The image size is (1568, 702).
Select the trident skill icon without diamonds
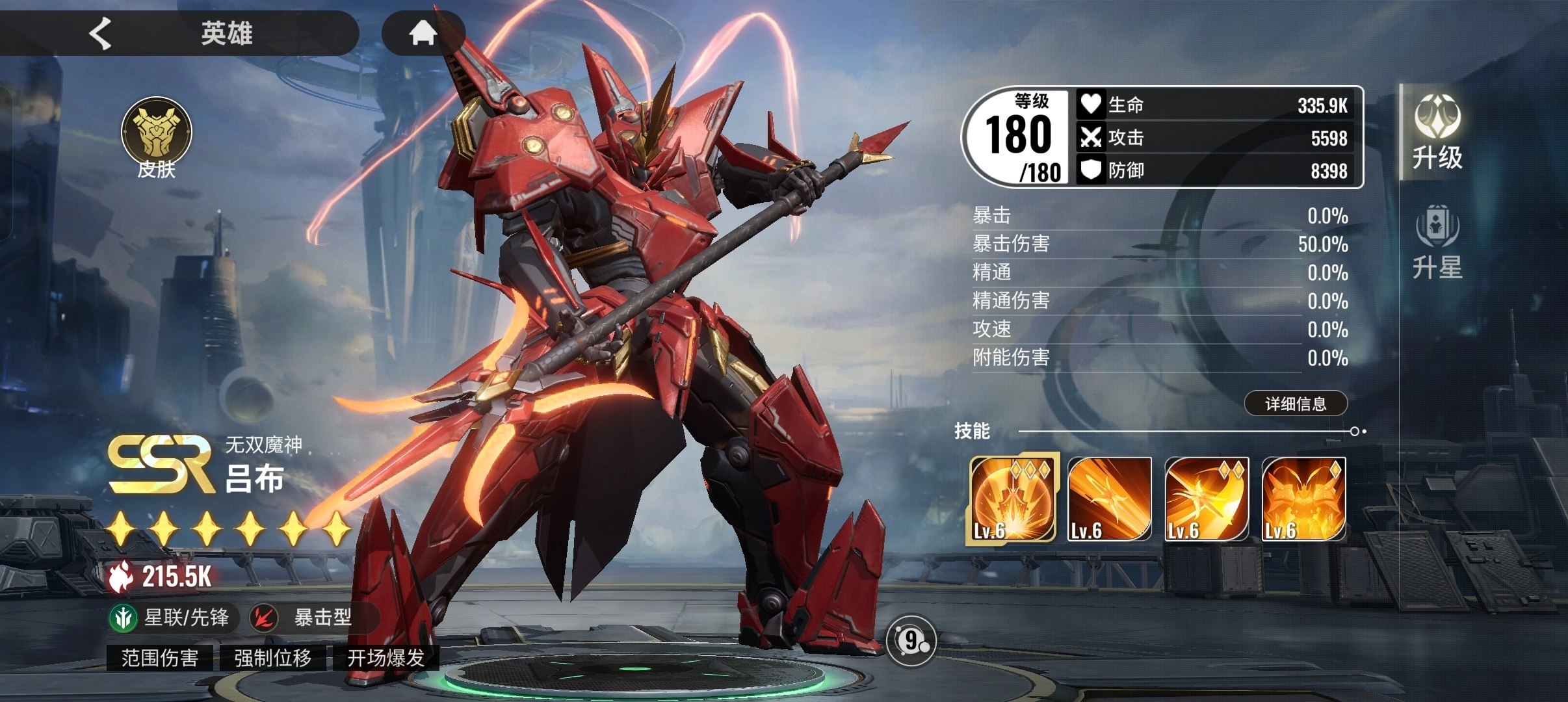(1109, 499)
